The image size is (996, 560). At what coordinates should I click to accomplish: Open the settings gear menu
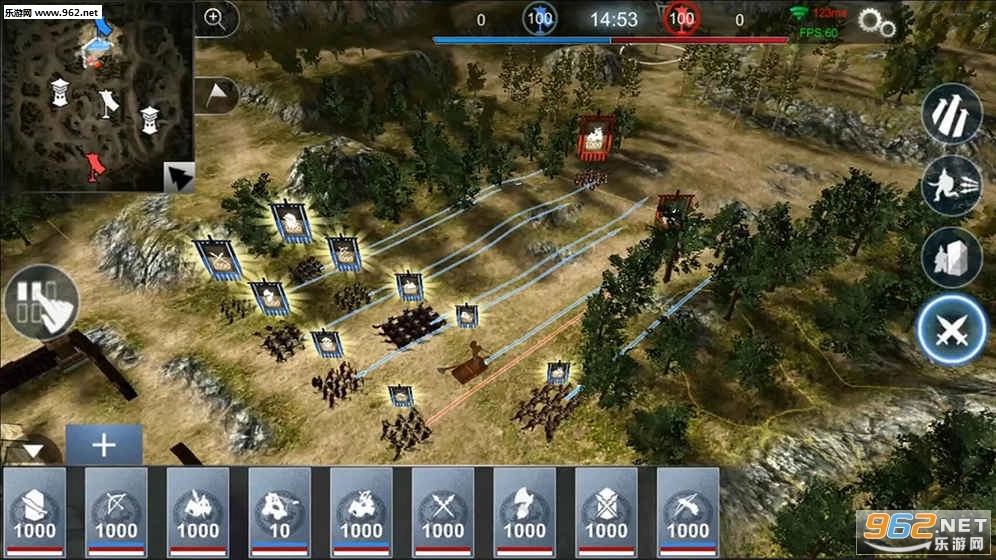(876, 24)
